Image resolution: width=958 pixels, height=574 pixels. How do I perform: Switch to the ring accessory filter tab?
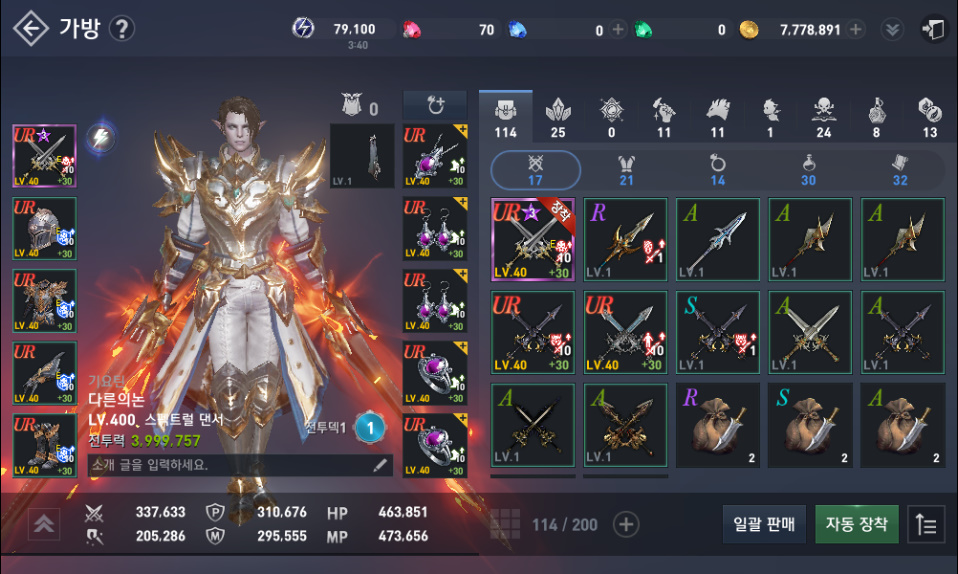coord(717,169)
